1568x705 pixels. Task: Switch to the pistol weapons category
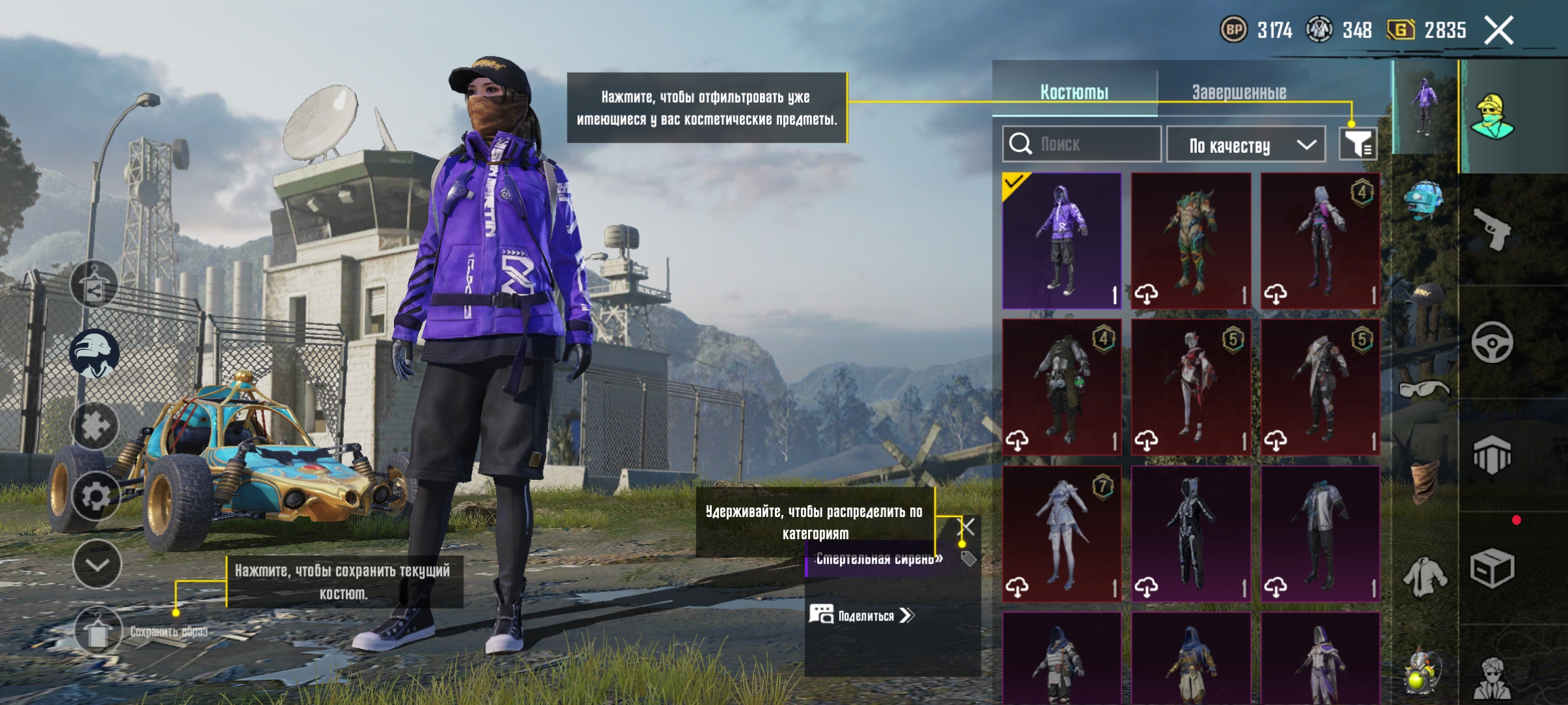pos(1492,229)
